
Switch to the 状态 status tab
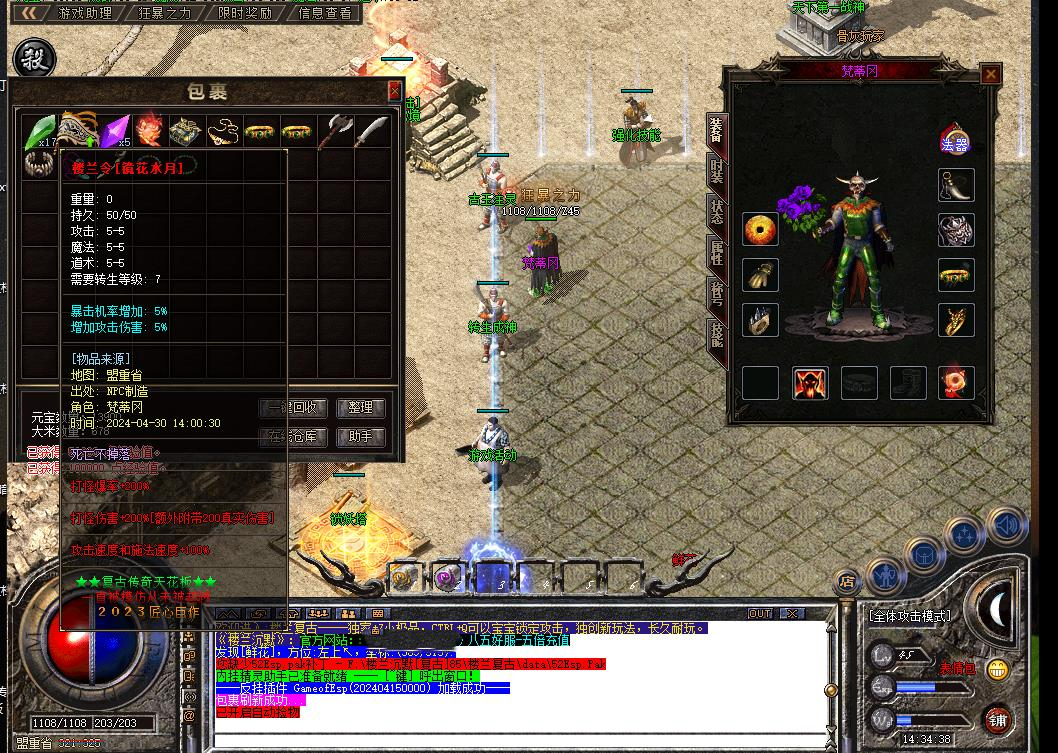(716, 211)
